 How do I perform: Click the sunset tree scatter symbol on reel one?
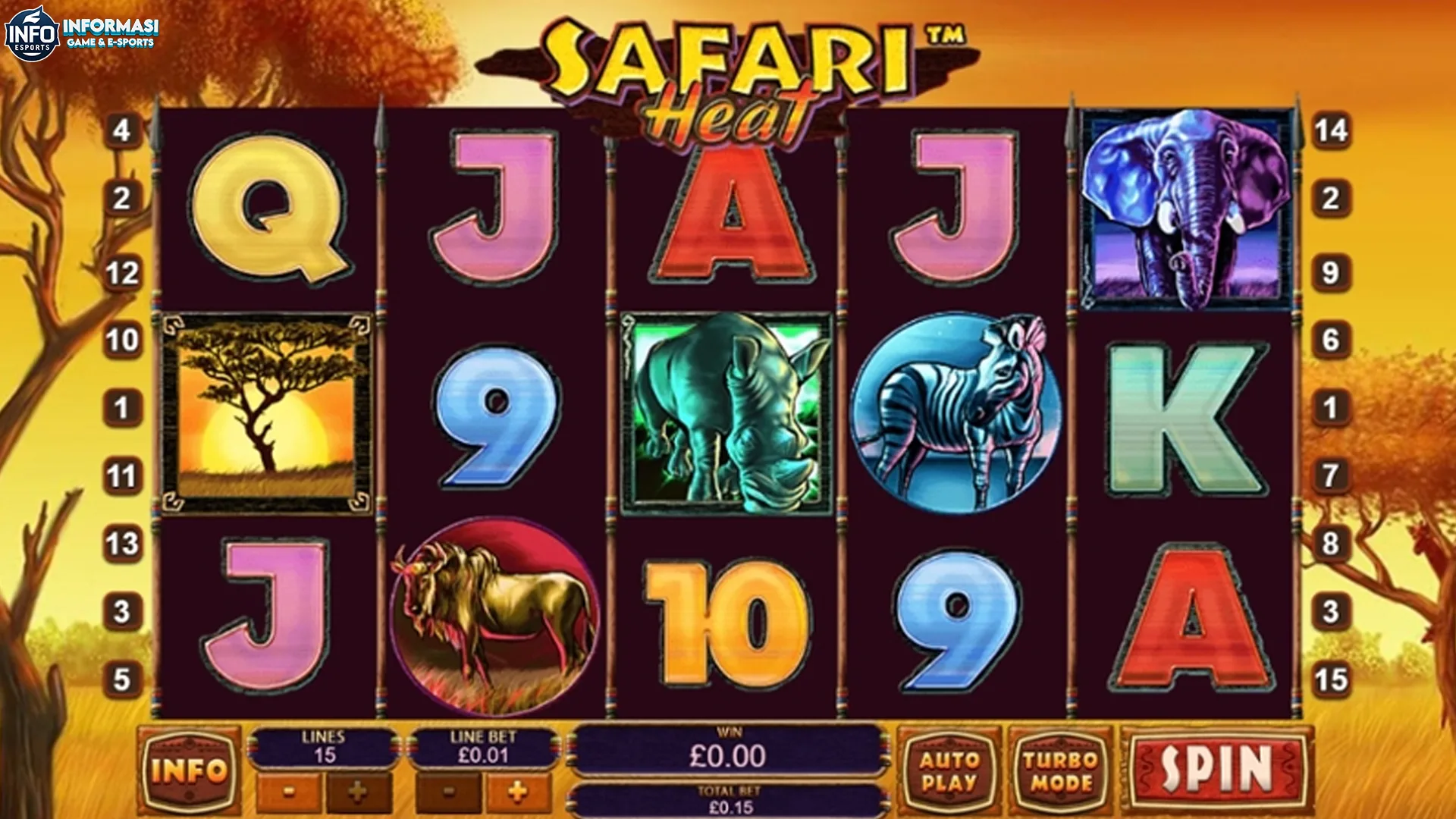[x=265, y=413]
